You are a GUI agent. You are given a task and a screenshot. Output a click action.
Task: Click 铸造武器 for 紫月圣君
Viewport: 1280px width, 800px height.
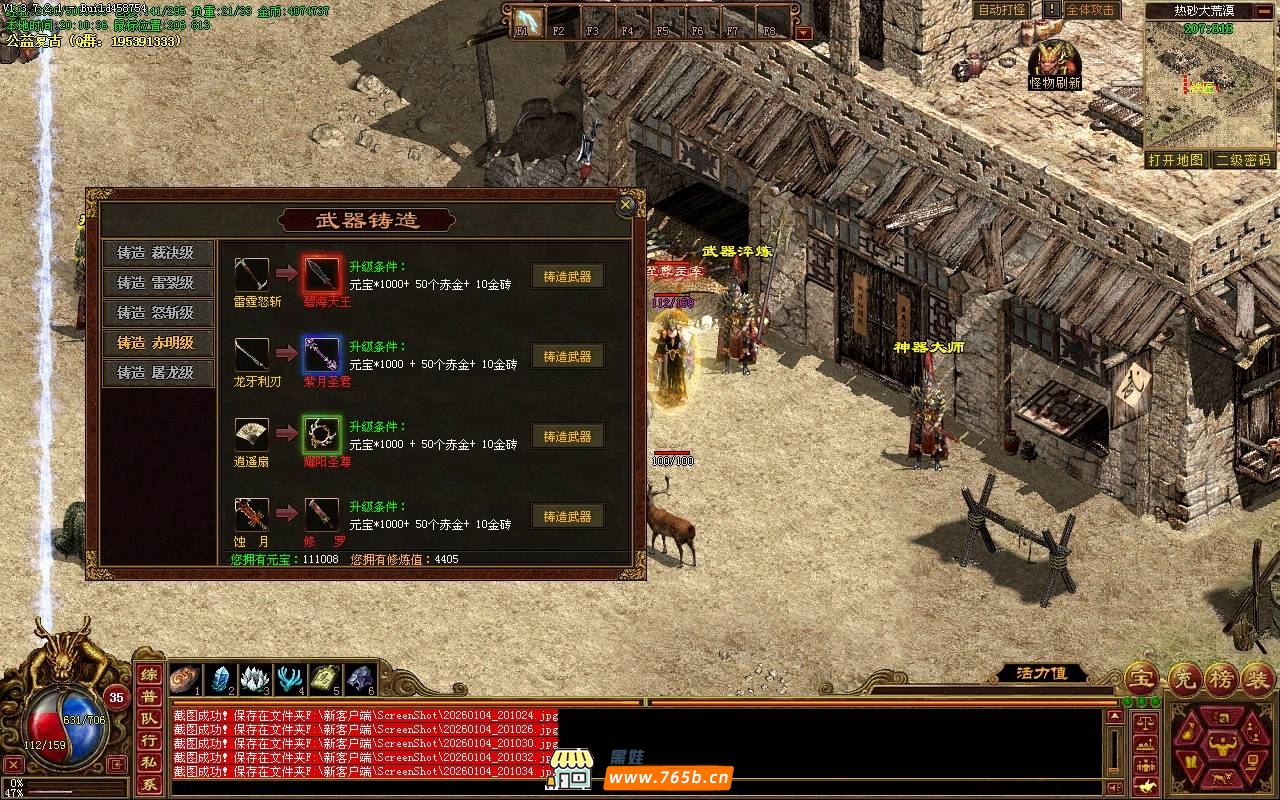pos(567,357)
